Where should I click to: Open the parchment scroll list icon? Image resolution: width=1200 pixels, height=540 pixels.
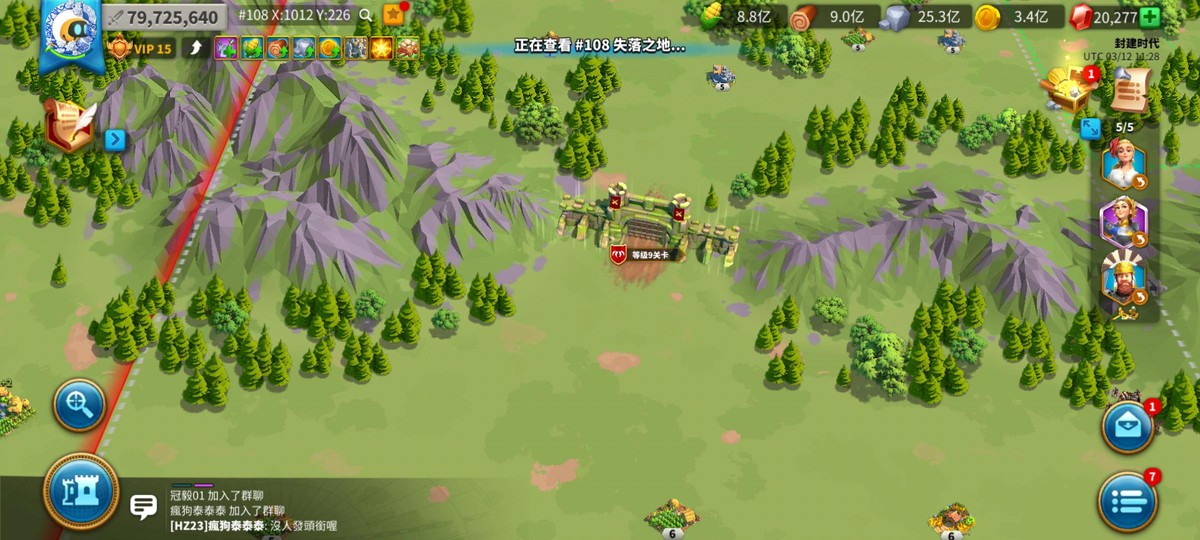click(1129, 92)
